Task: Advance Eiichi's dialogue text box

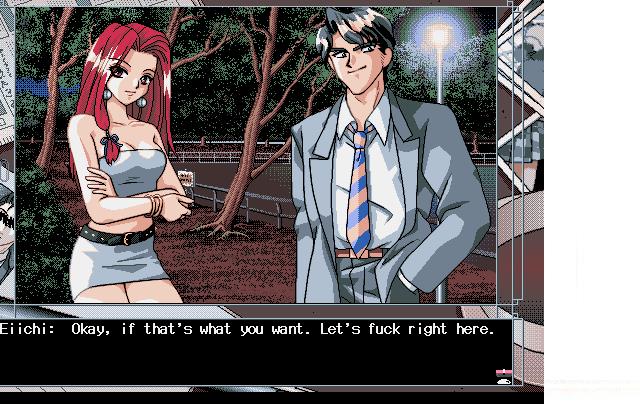Action: point(250,352)
